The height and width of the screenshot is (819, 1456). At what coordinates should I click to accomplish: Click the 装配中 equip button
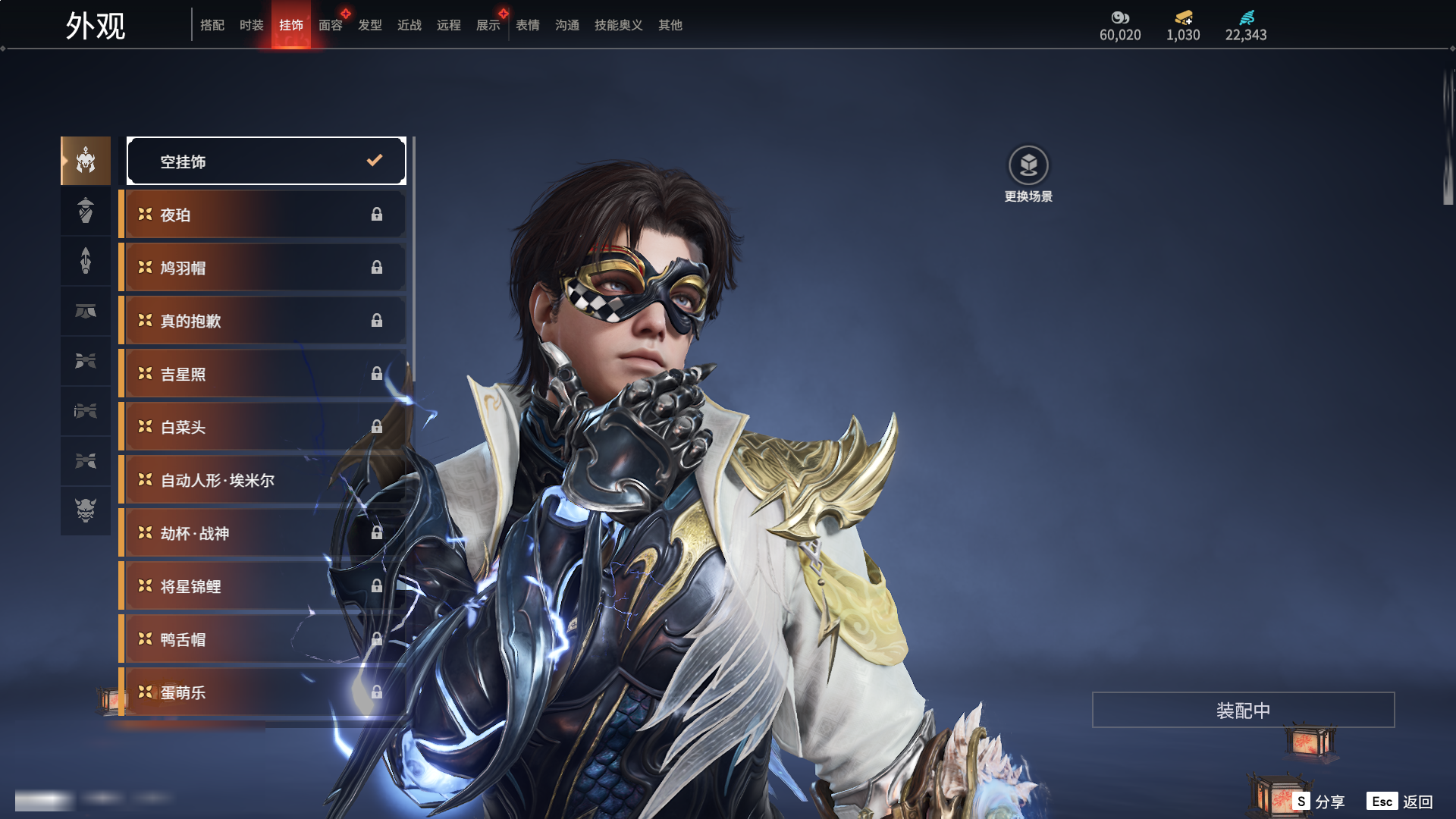pyautogui.click(x=1243, y=710)
